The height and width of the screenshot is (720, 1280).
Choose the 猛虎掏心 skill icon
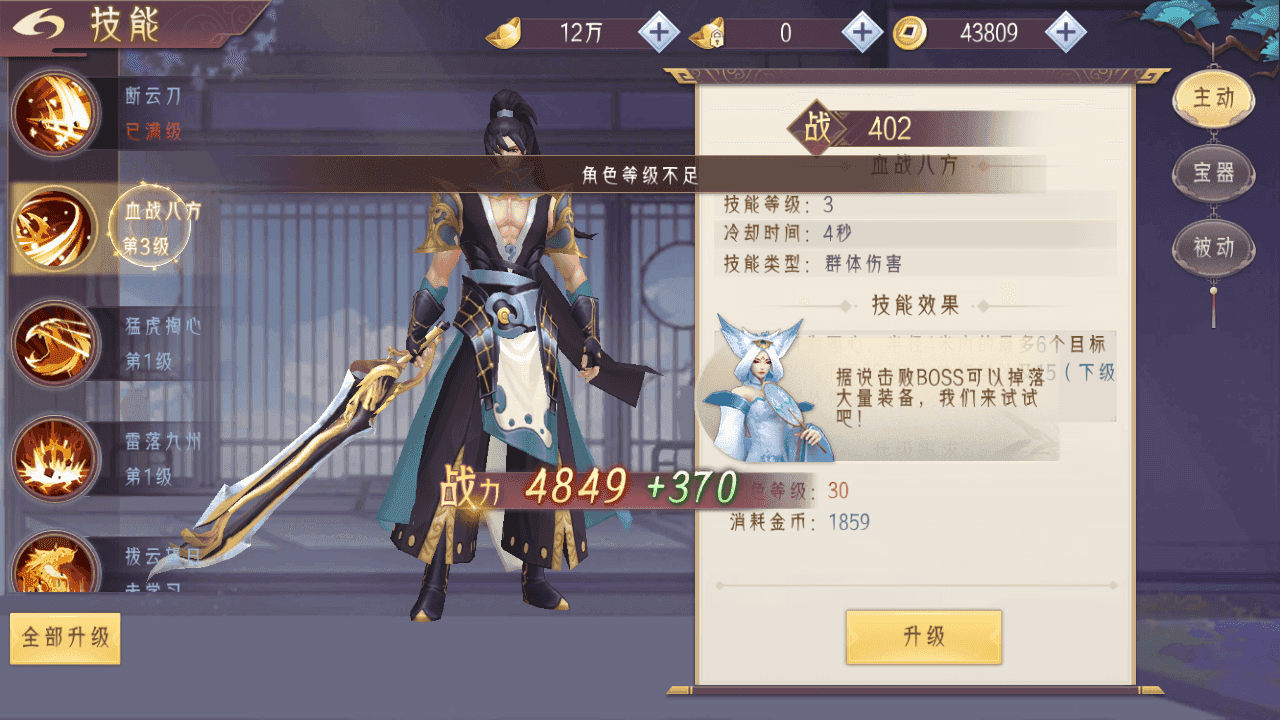56,343
